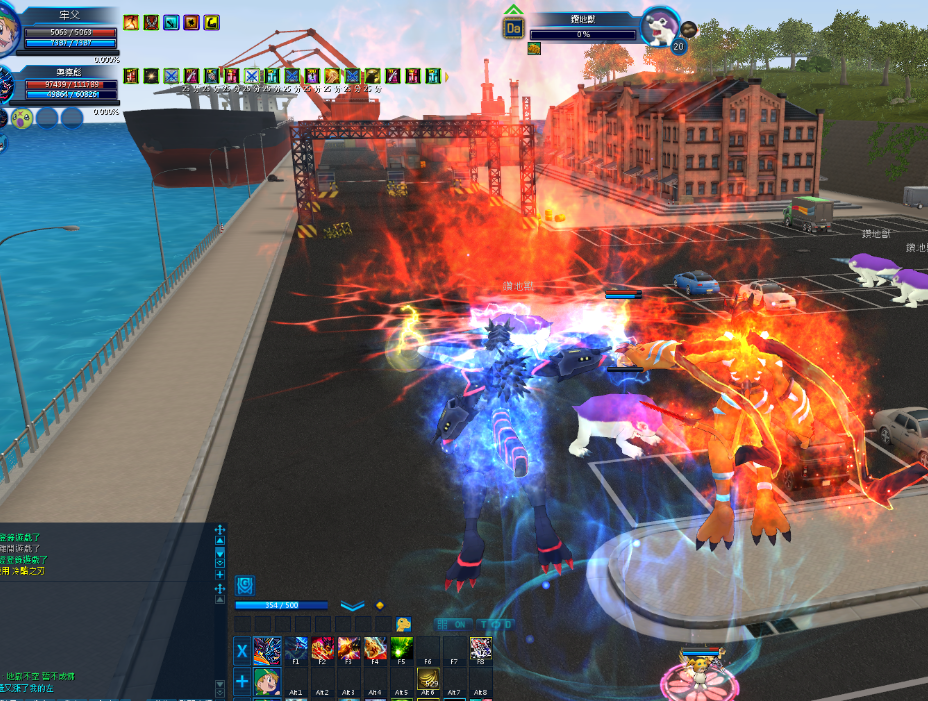Click the green up-arrow above the Da badge

(x=513, y=10)
